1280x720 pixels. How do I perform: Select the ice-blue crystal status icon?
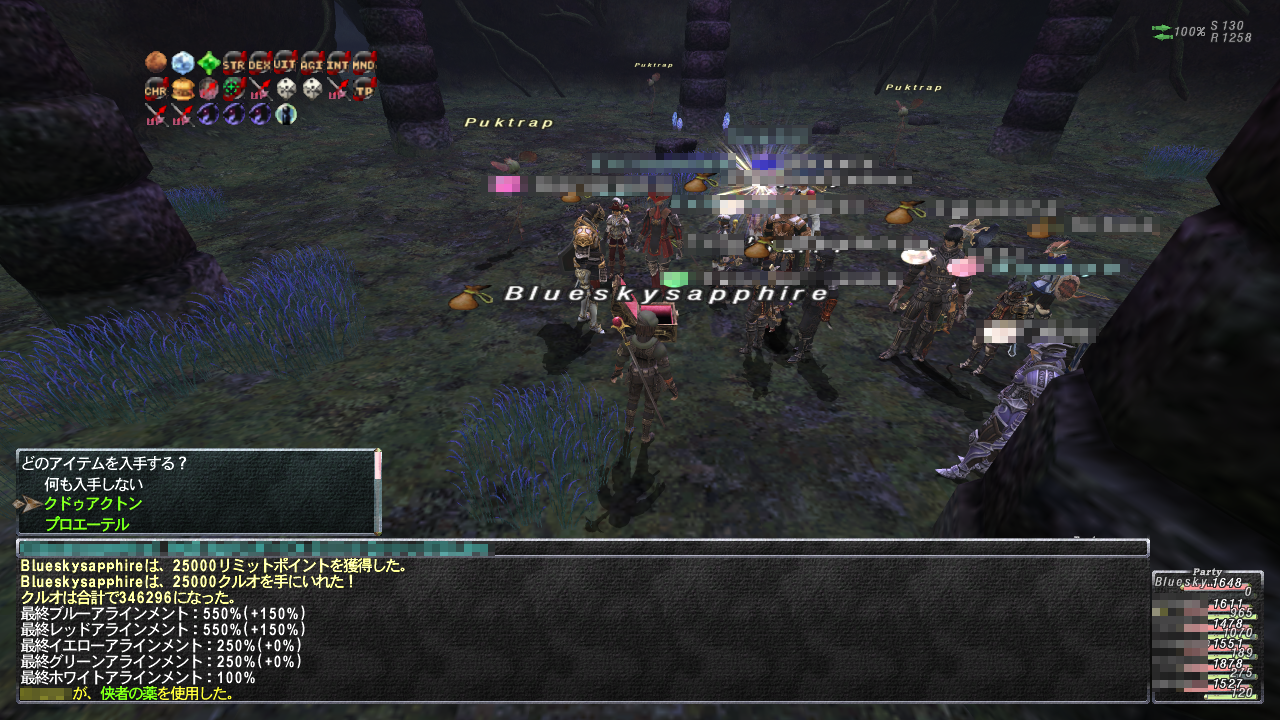tap(182, 63)
